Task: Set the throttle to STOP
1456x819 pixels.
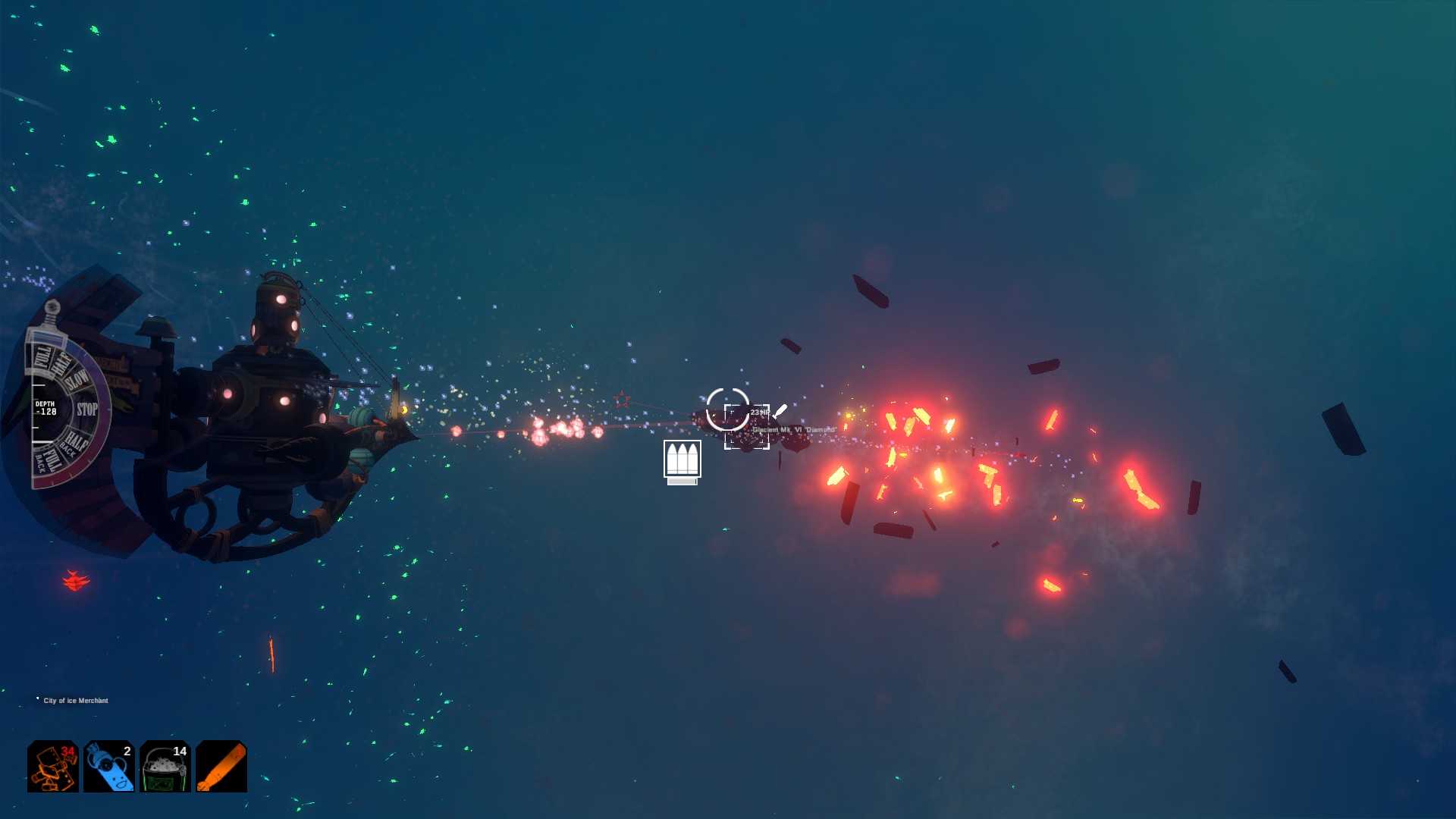Action: (x=87, y=409)
